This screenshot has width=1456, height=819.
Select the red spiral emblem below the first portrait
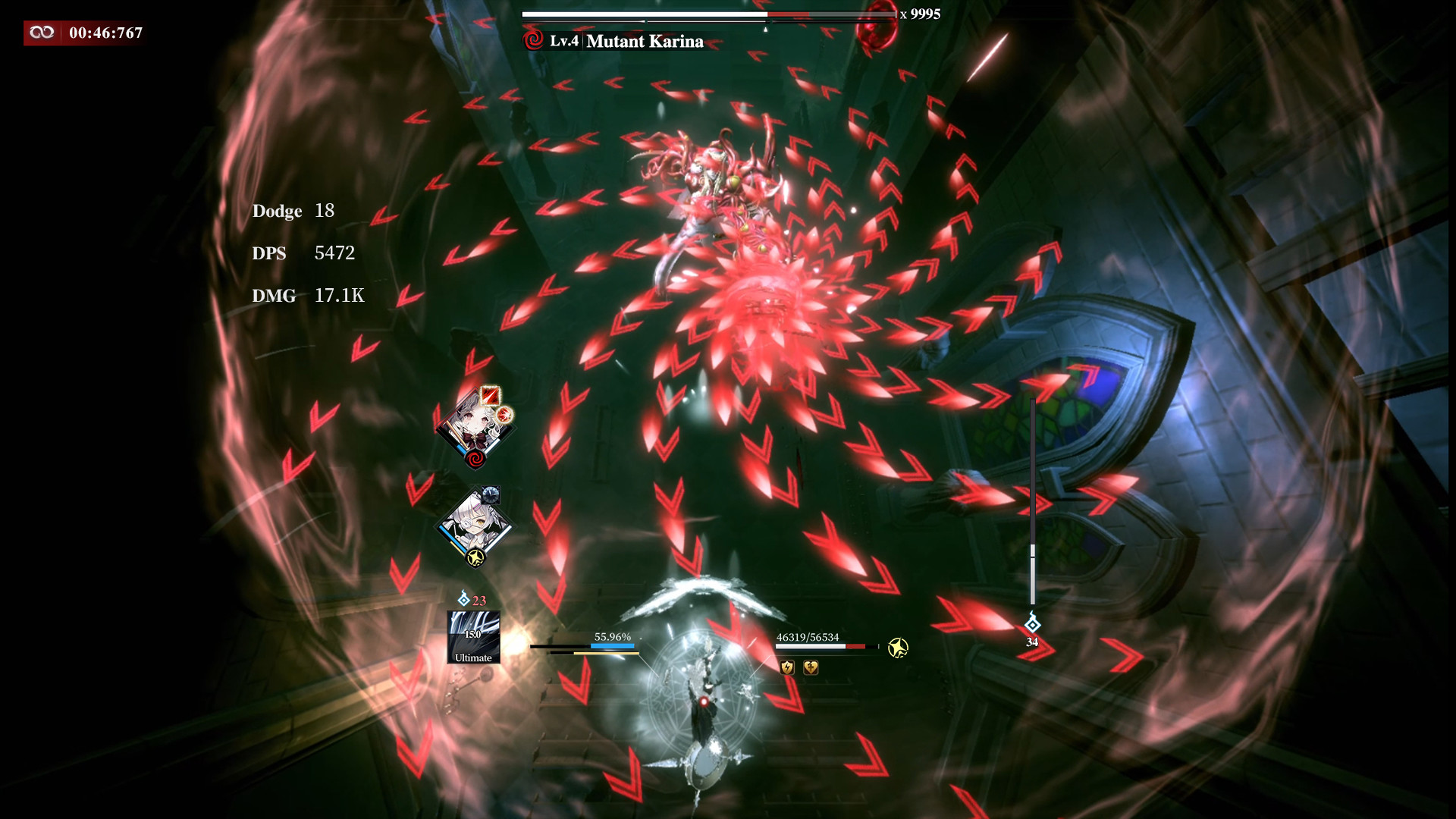[x=475, y=457]
